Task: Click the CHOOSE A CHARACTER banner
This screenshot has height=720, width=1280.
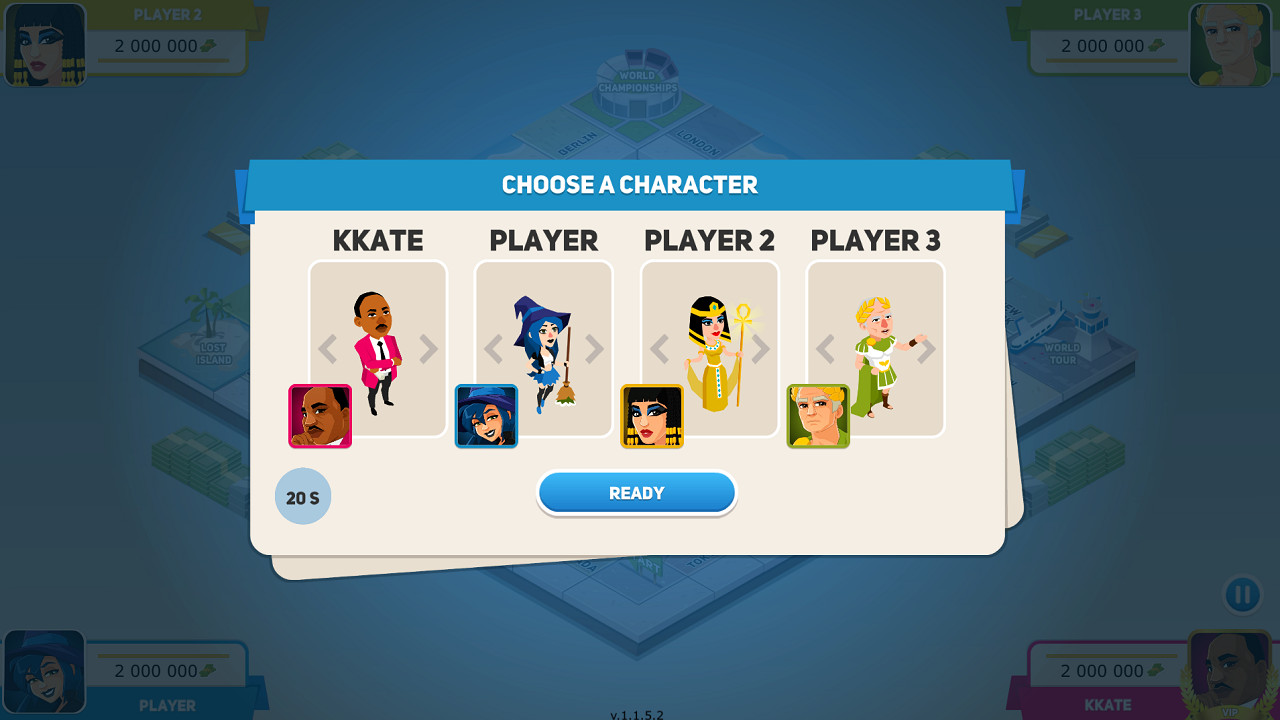Action: tap(630, 184)
